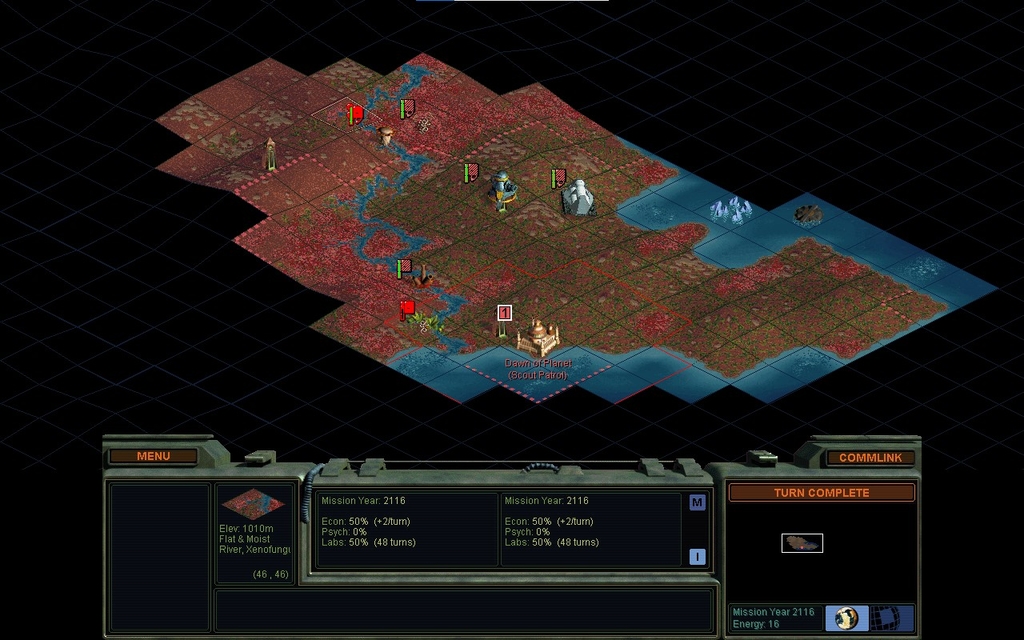
Task: Click the M button on the info panel
Action: pyautogui.click(x=697, y=503)
